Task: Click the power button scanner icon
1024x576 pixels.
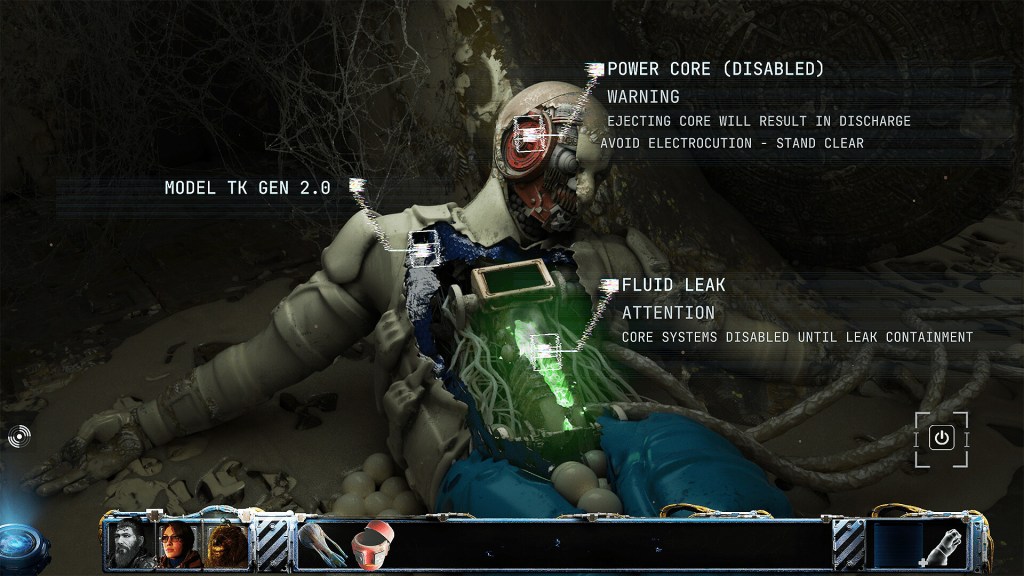Action: pos(941,438)
